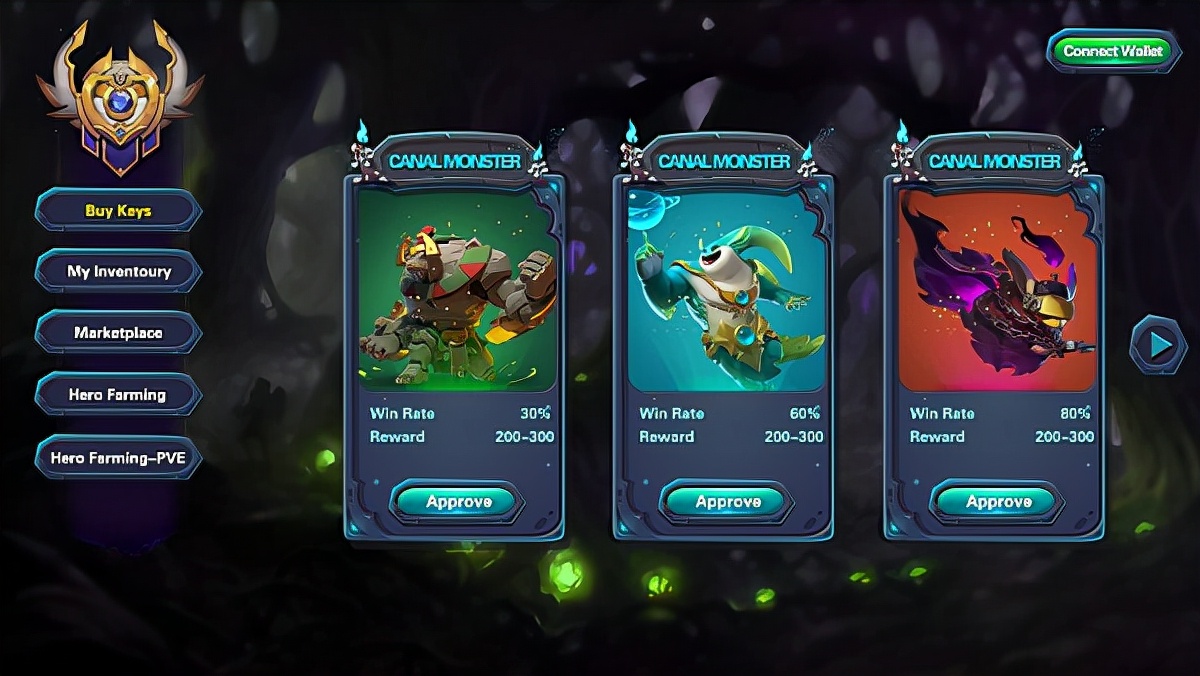Approve the 80% win rate monster
Viewport: 1200px width, 676px height.
point(997,502)
